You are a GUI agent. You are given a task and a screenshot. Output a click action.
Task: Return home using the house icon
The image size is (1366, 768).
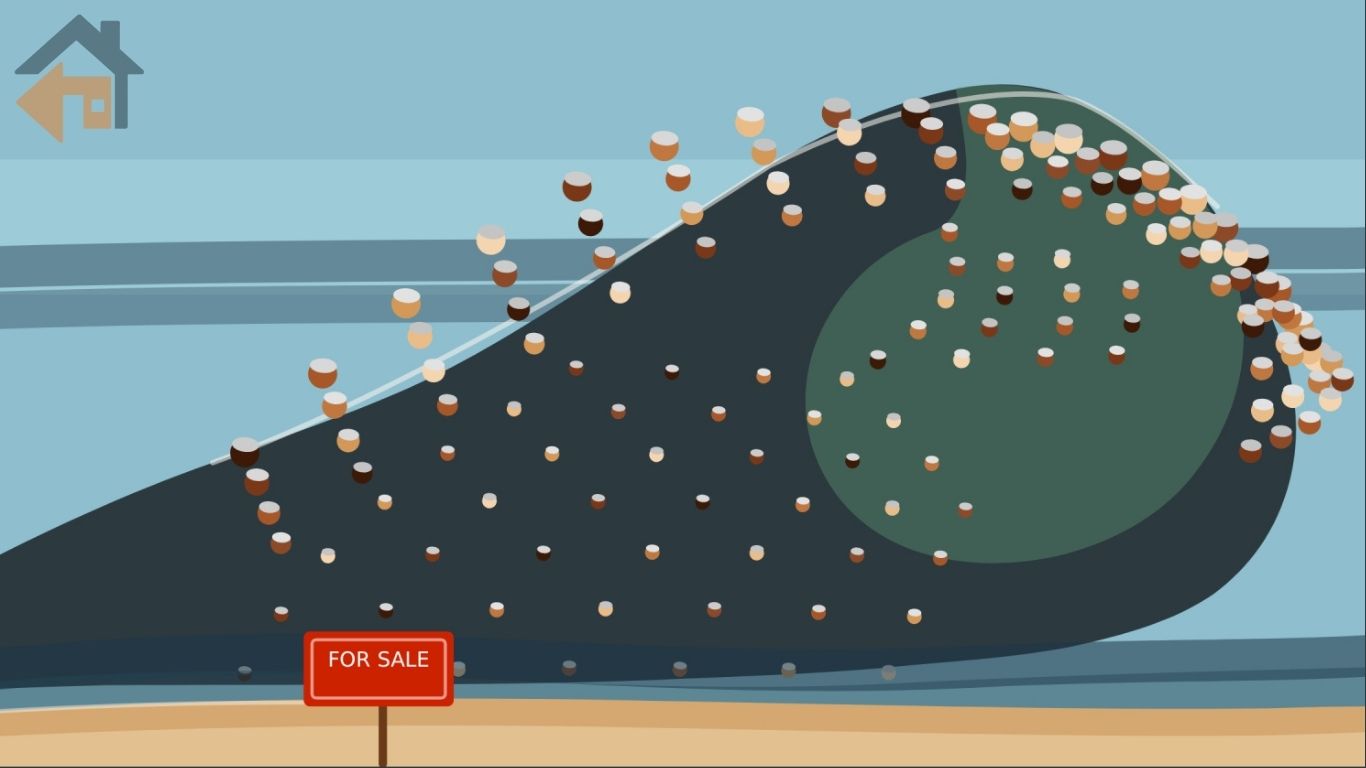(x=78, y=70)
